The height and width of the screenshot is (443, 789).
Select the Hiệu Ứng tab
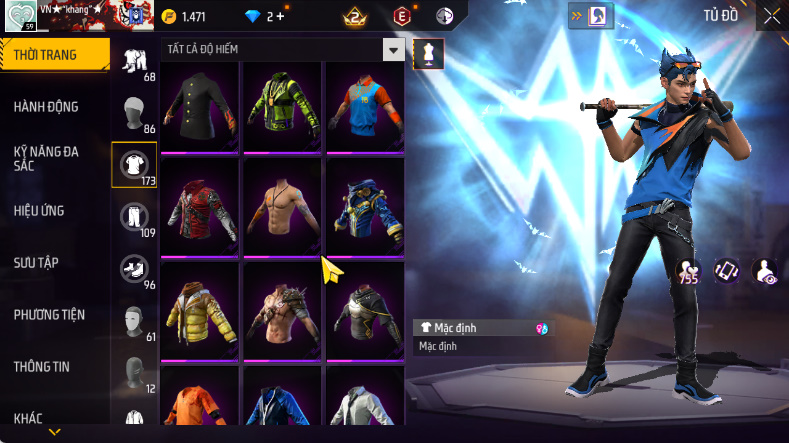[x=42, y=211]
